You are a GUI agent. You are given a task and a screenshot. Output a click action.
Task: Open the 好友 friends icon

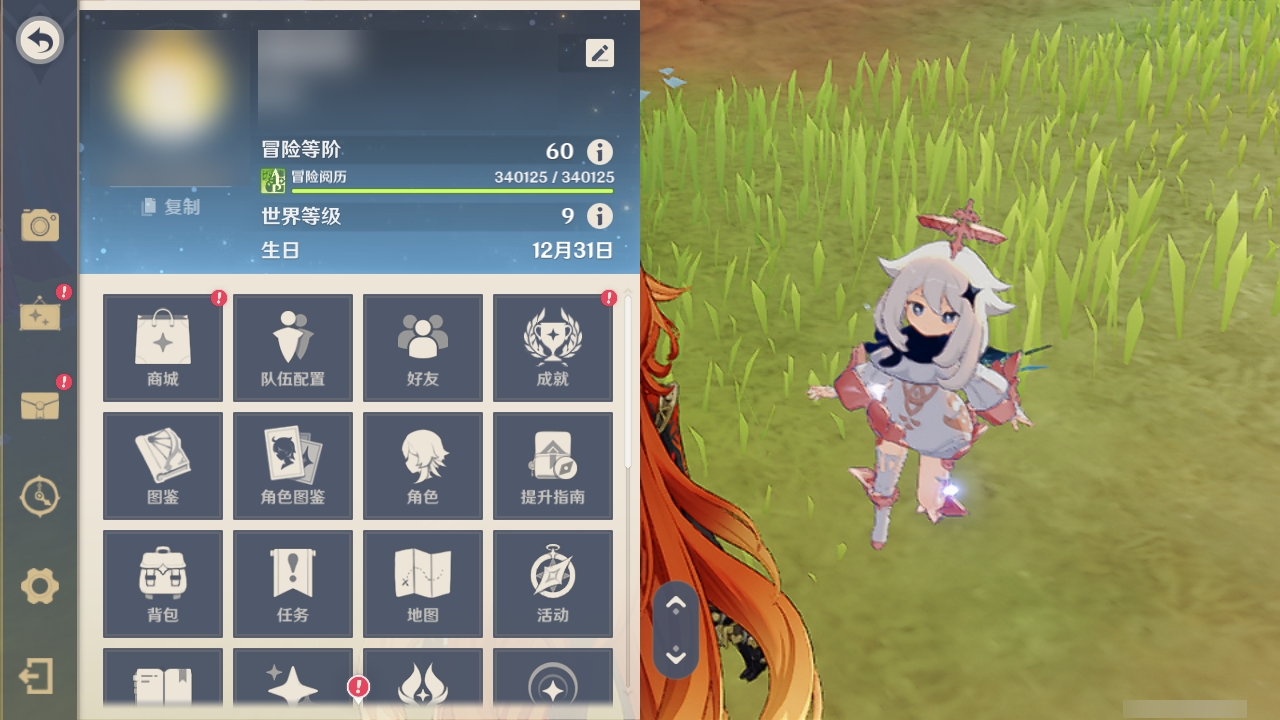point(423,346)
